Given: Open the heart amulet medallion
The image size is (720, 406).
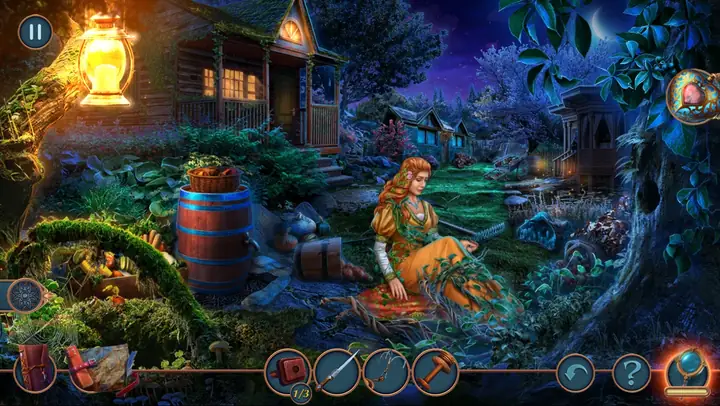Looking at the screenshot, I should (692, 96).
